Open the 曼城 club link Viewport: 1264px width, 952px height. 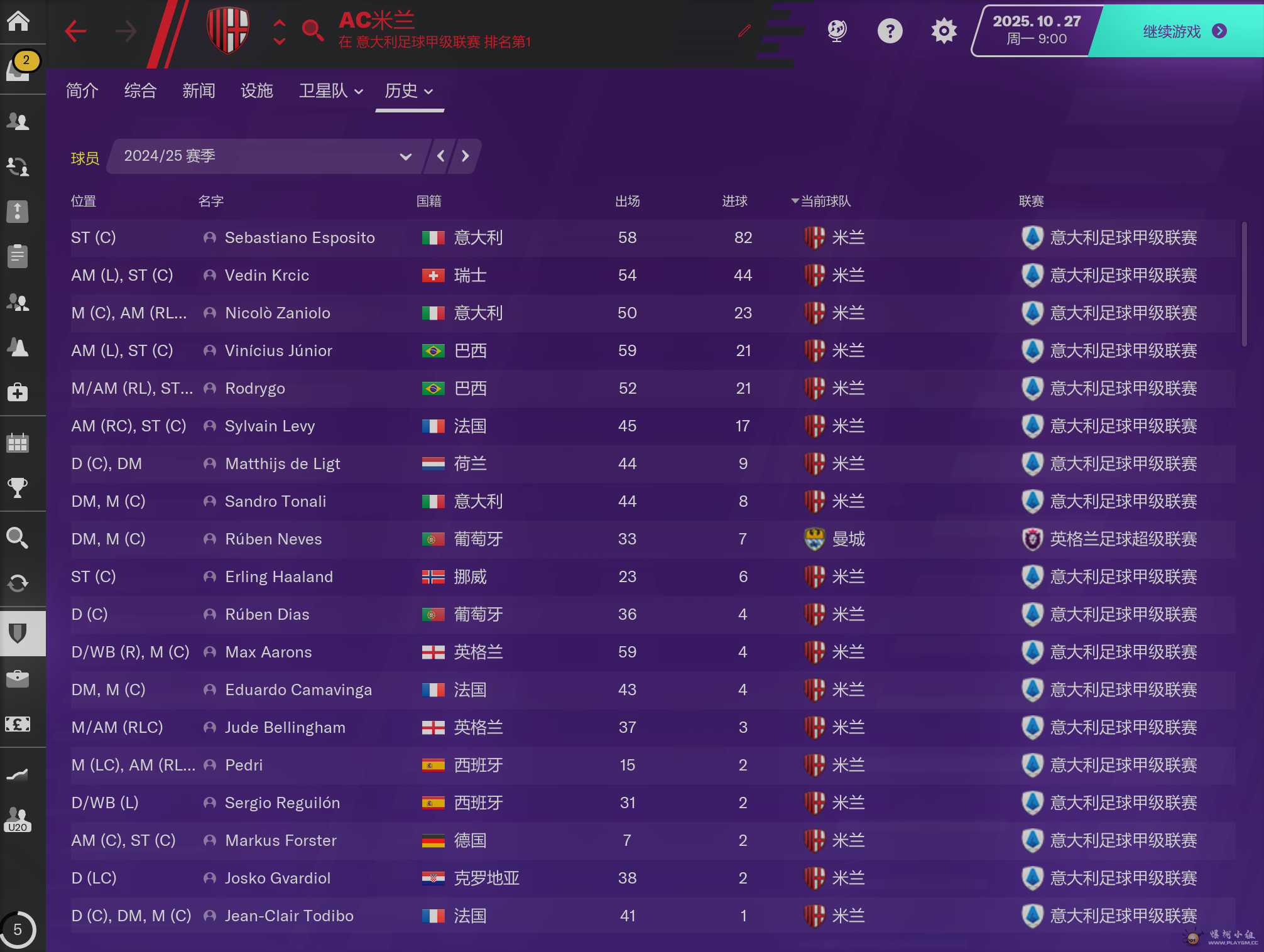click(x=848, y=539)
